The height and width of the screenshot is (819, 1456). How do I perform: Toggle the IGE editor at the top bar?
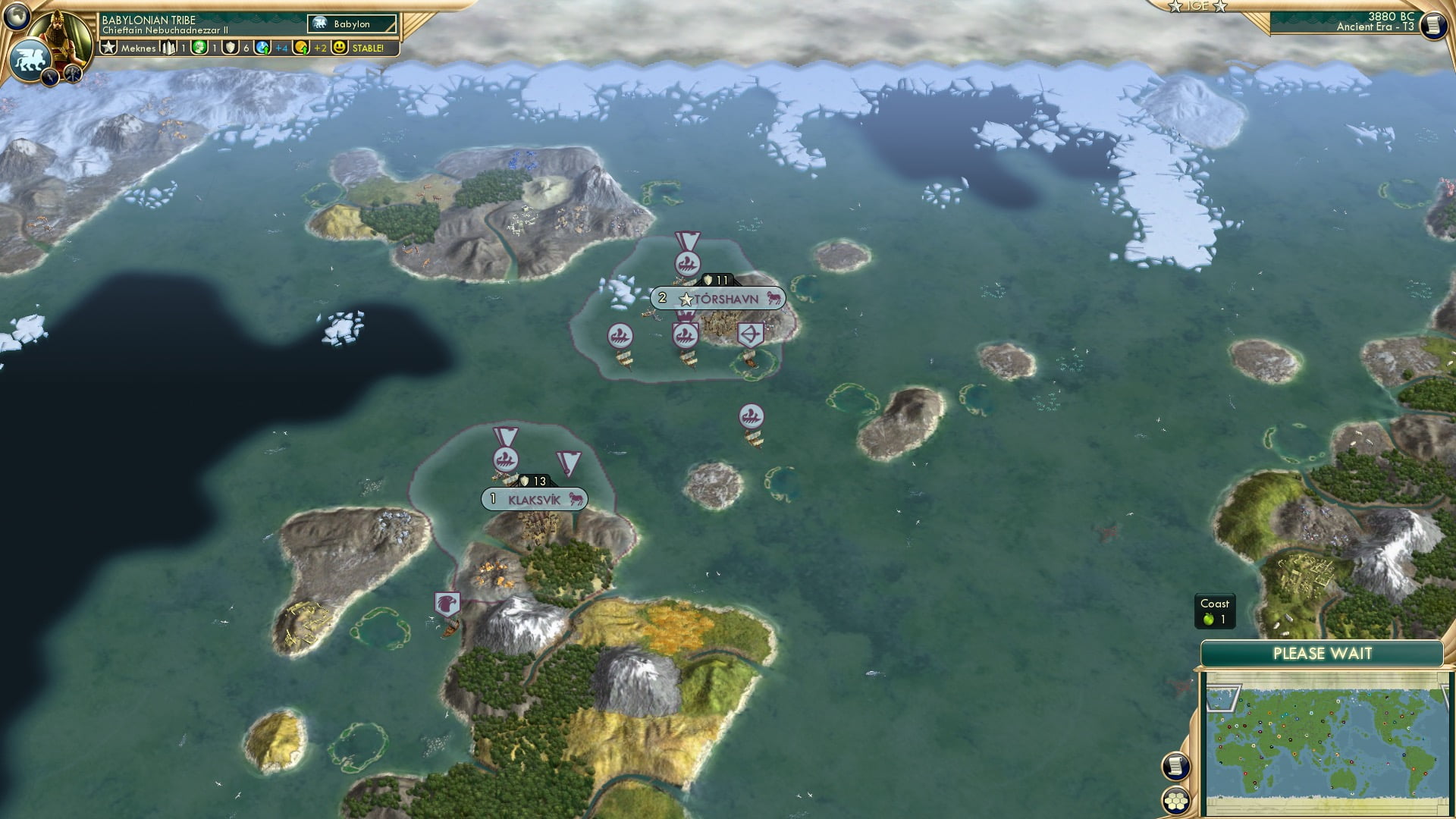(1200, 6)
